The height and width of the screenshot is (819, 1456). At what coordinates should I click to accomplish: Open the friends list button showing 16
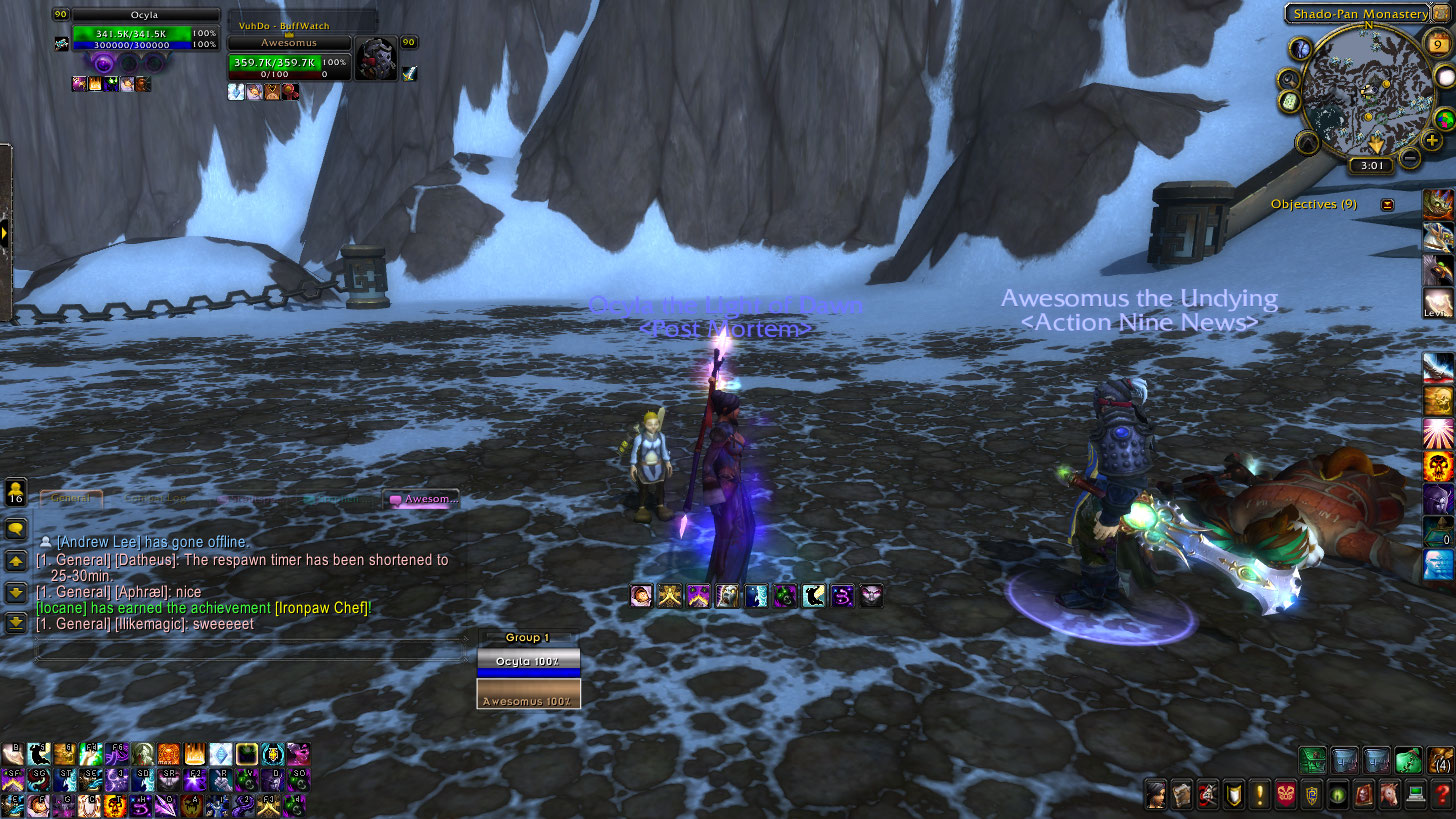[x=16, y=492]
